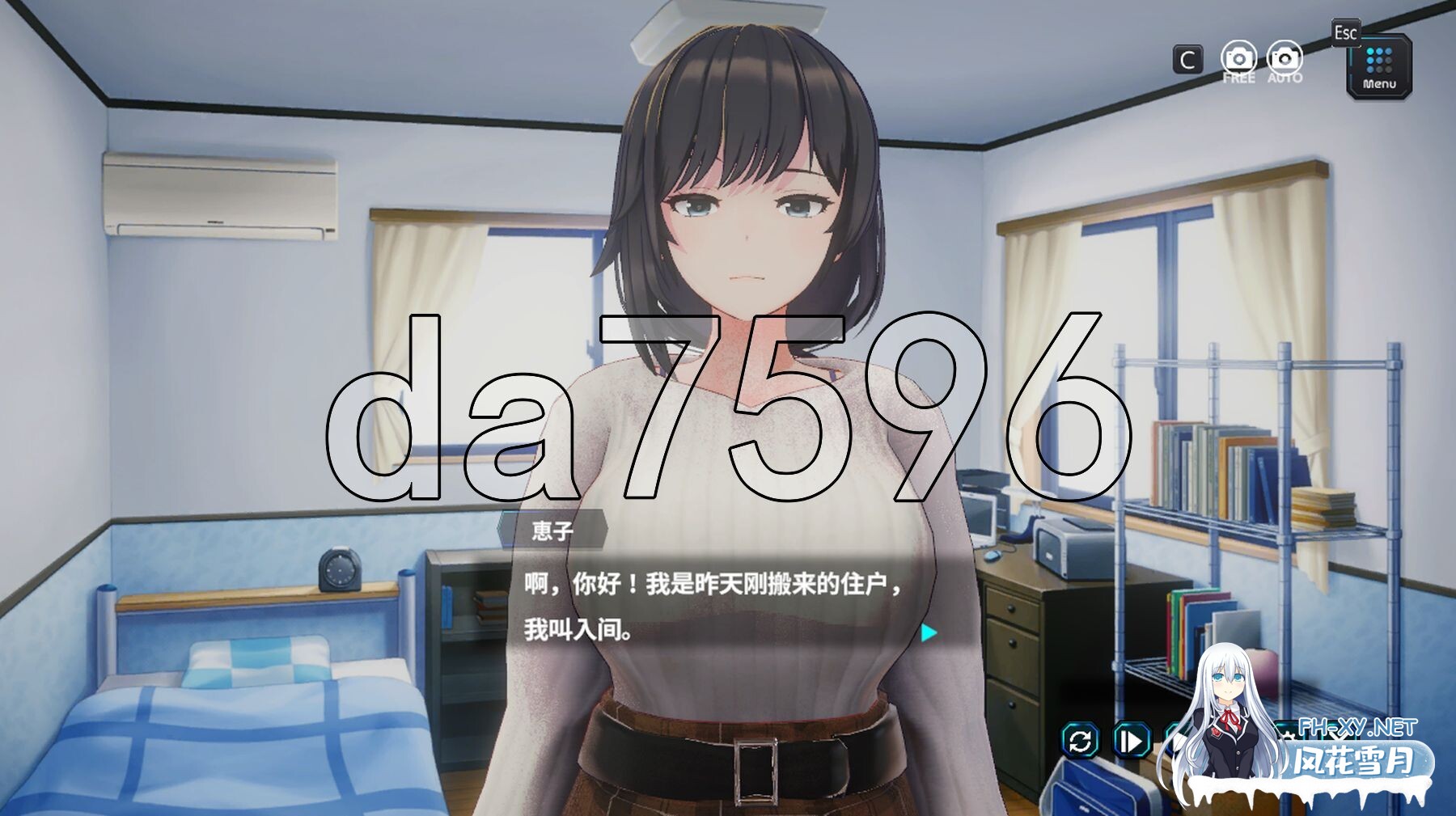1456x816 pixels.
Task: Select the AUTO camera mode icon
Action: (1285, 58)
